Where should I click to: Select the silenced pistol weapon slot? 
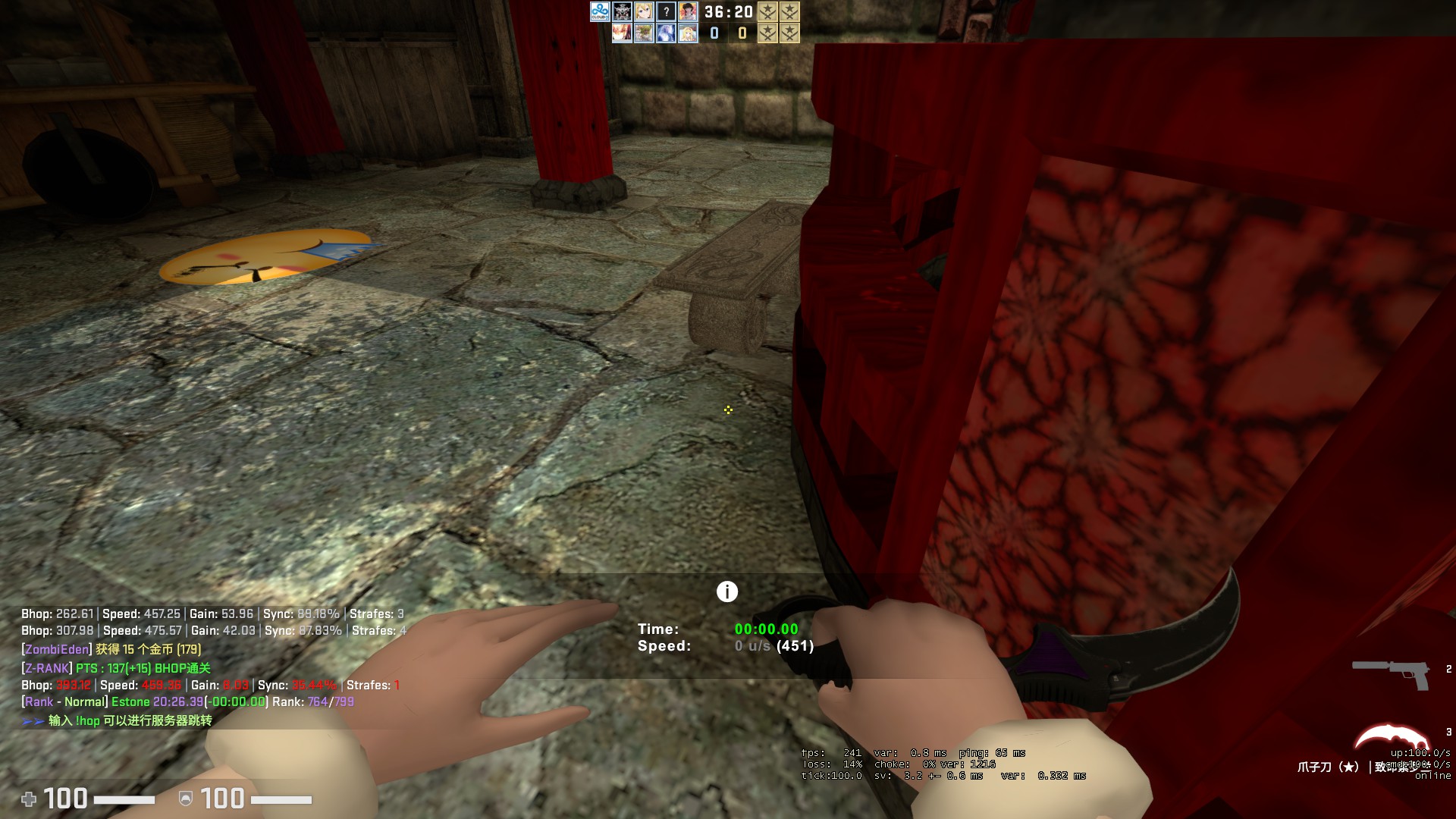(x=1391, y=673)
